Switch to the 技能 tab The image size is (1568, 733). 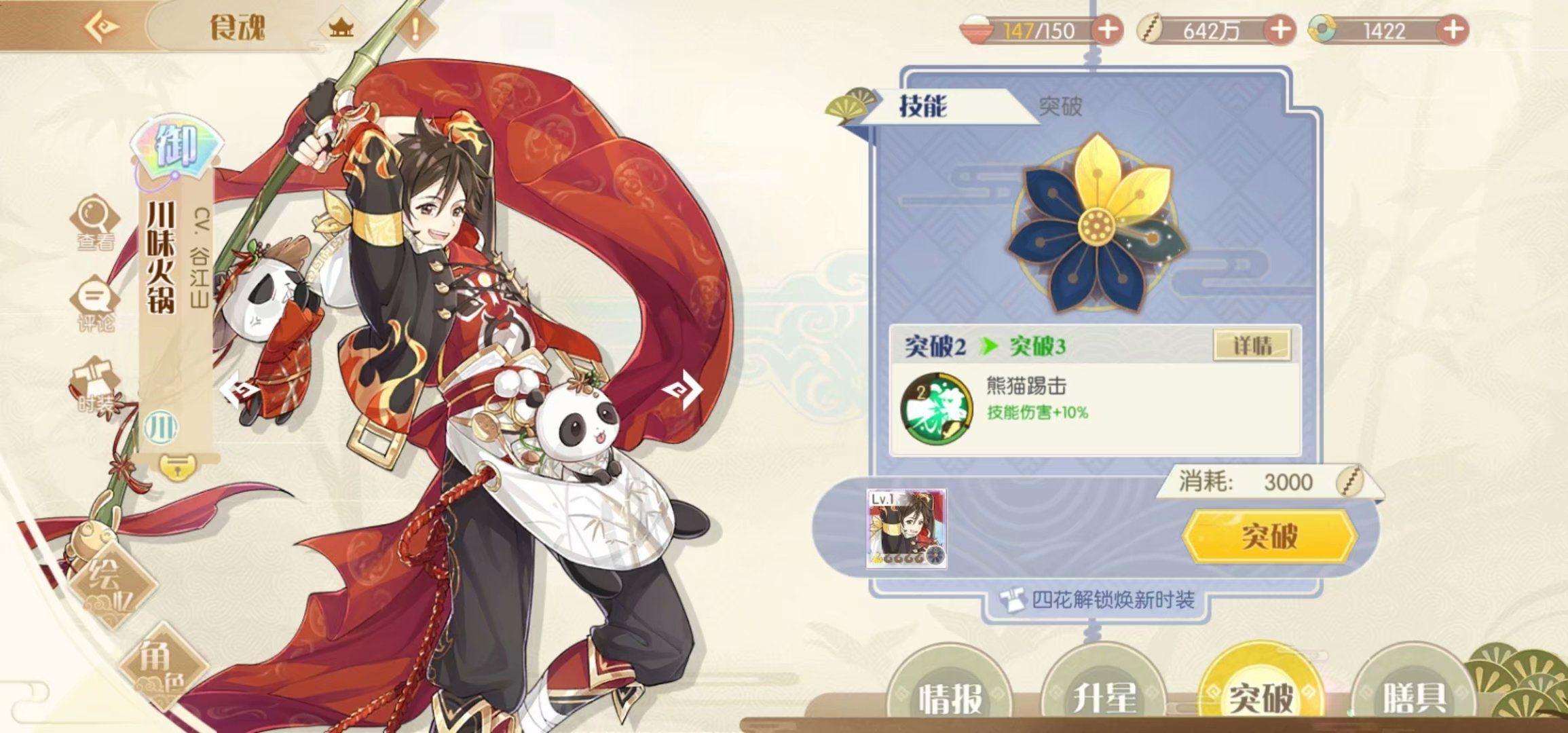click(x=922, y=106)
